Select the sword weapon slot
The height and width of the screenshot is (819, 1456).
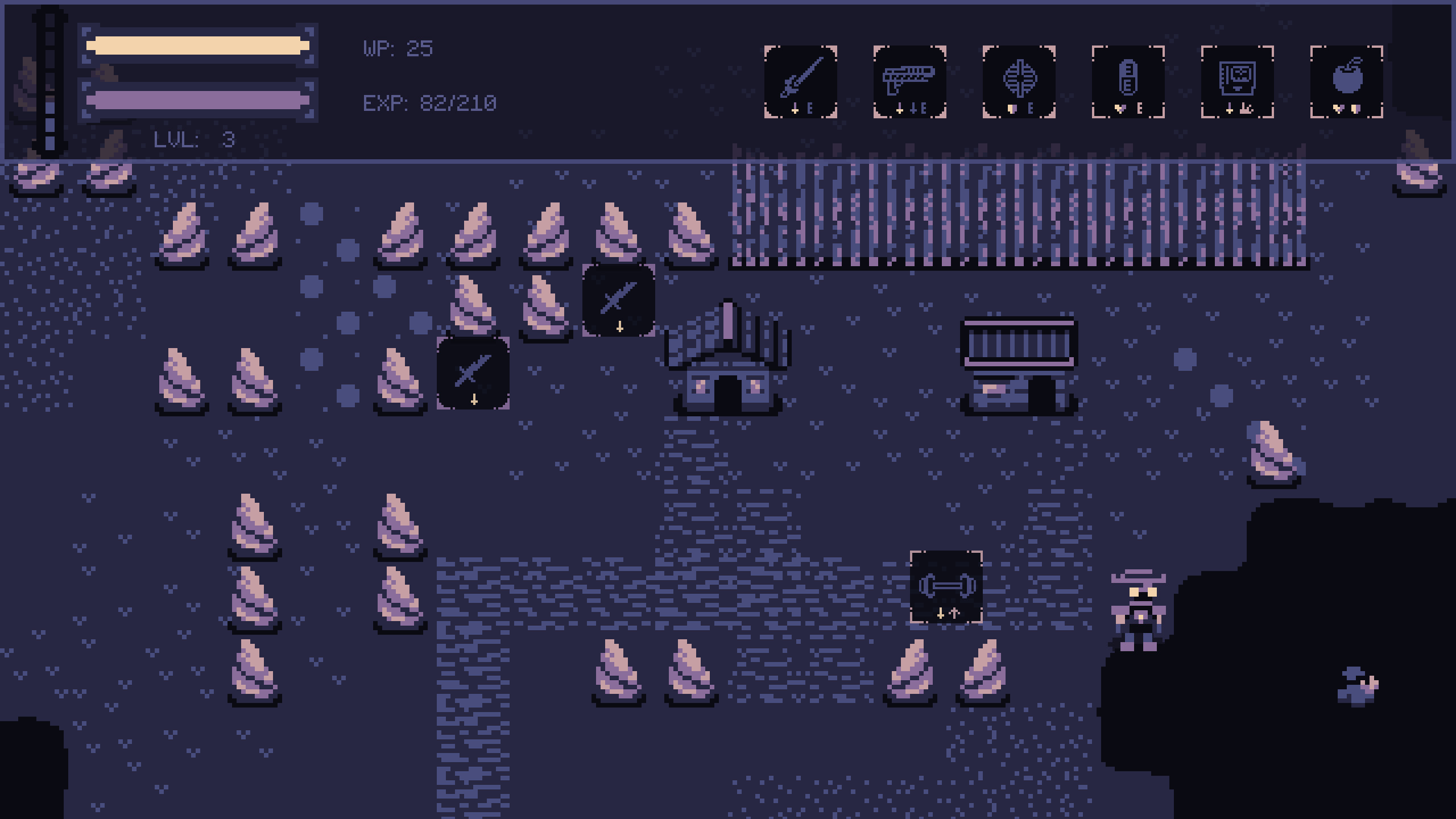coord(800,82)
